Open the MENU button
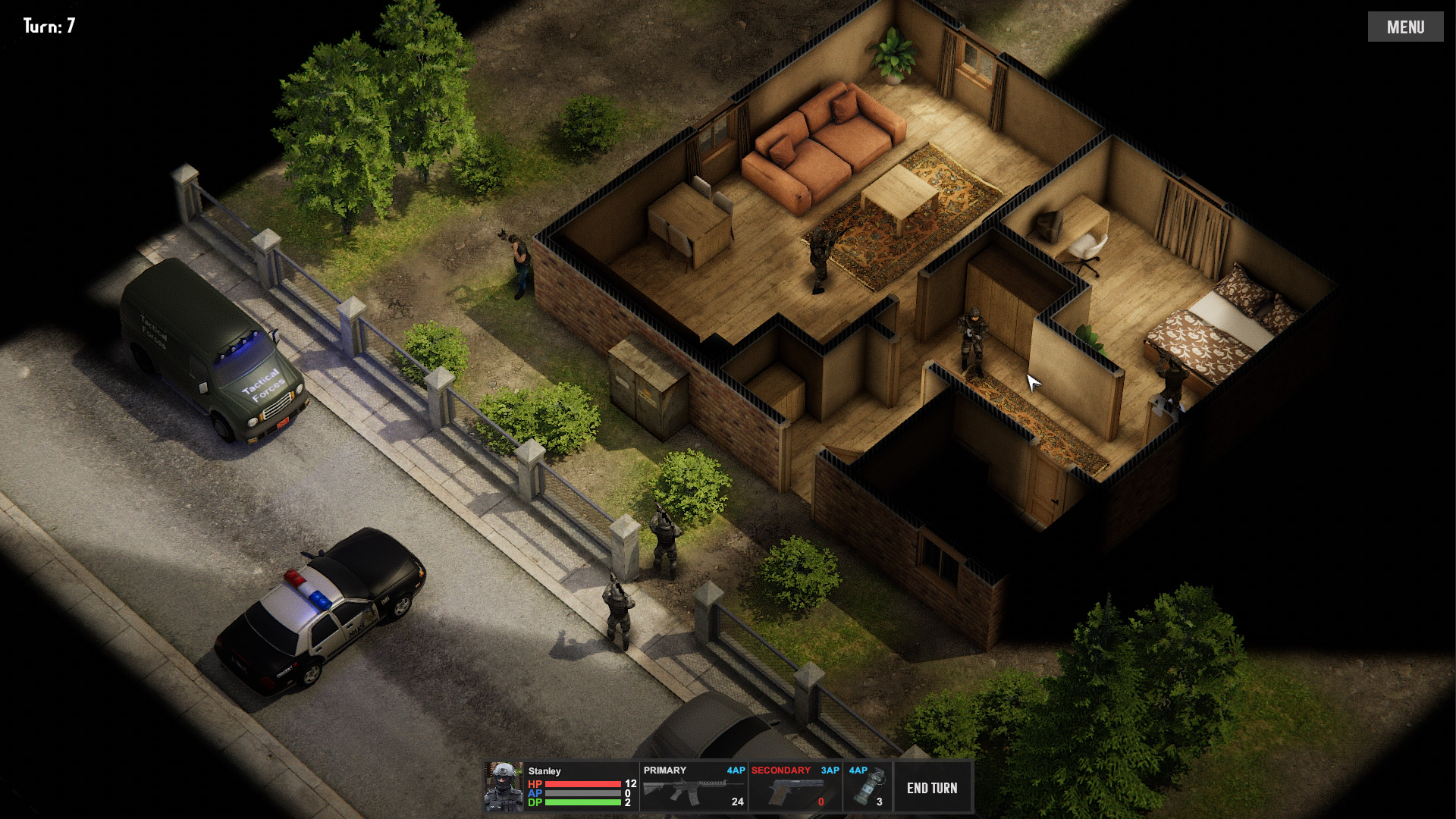1456x819 pixels. (1405, 27)
